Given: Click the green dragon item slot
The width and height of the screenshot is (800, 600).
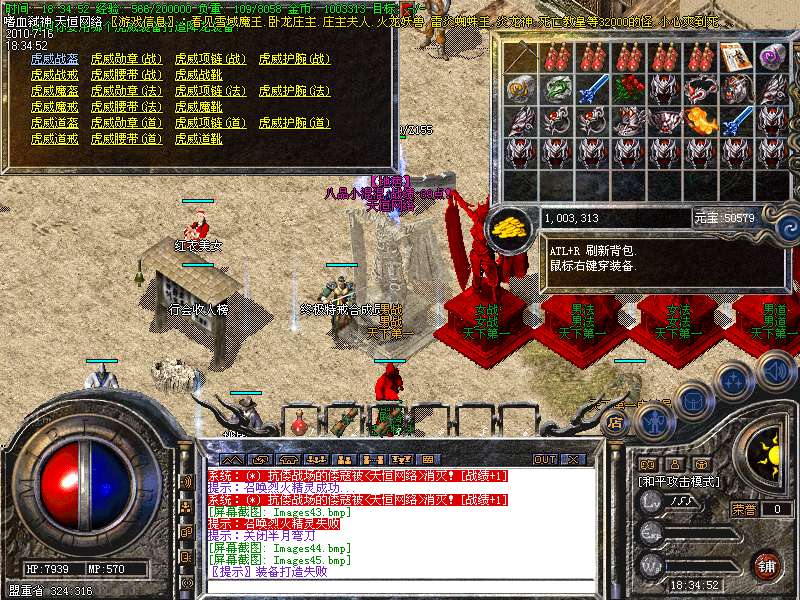Looking at the screenshot, I should (x=557, y=88).
